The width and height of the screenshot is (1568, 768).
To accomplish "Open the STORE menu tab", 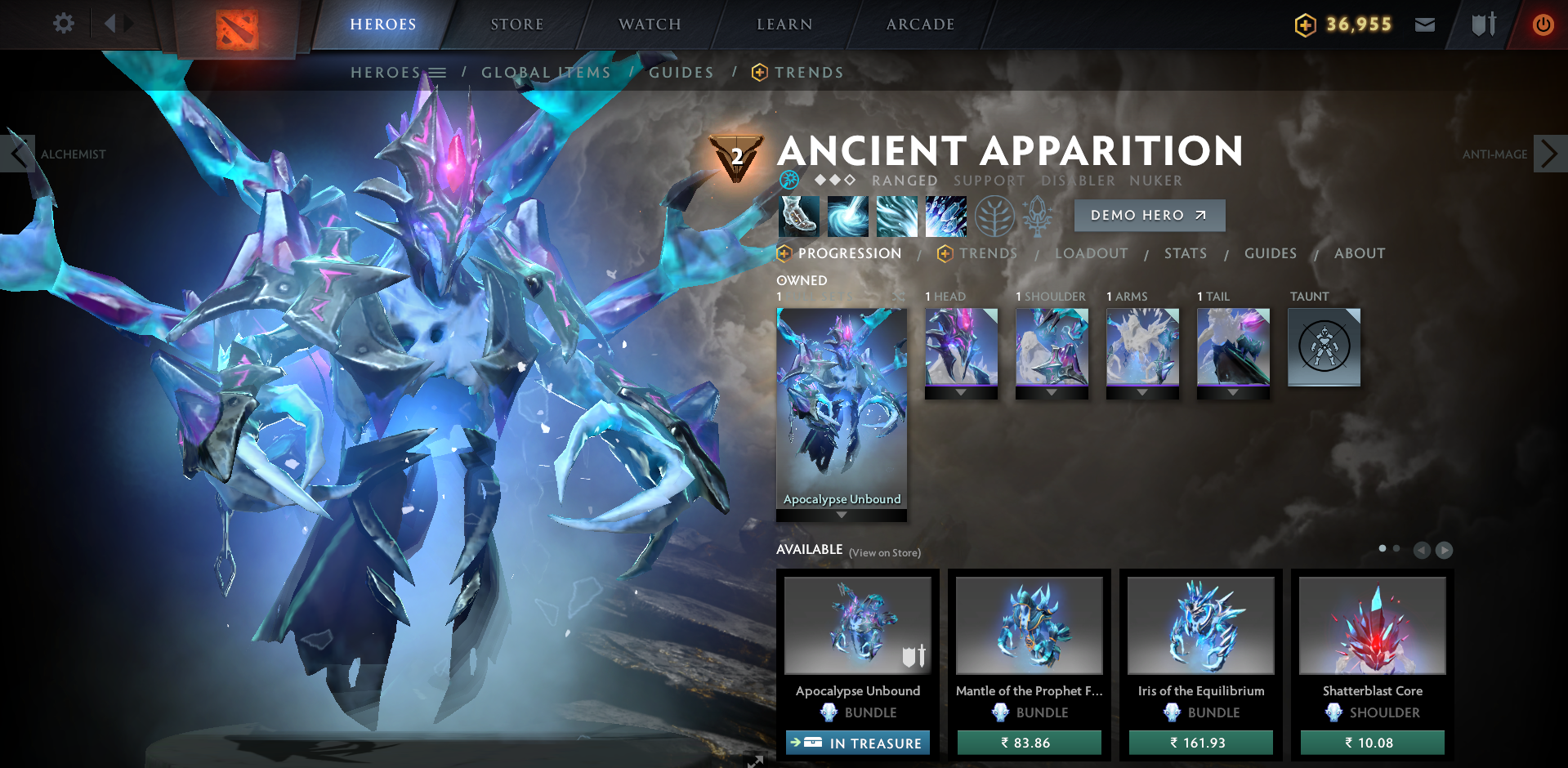I will click(516, 24).
